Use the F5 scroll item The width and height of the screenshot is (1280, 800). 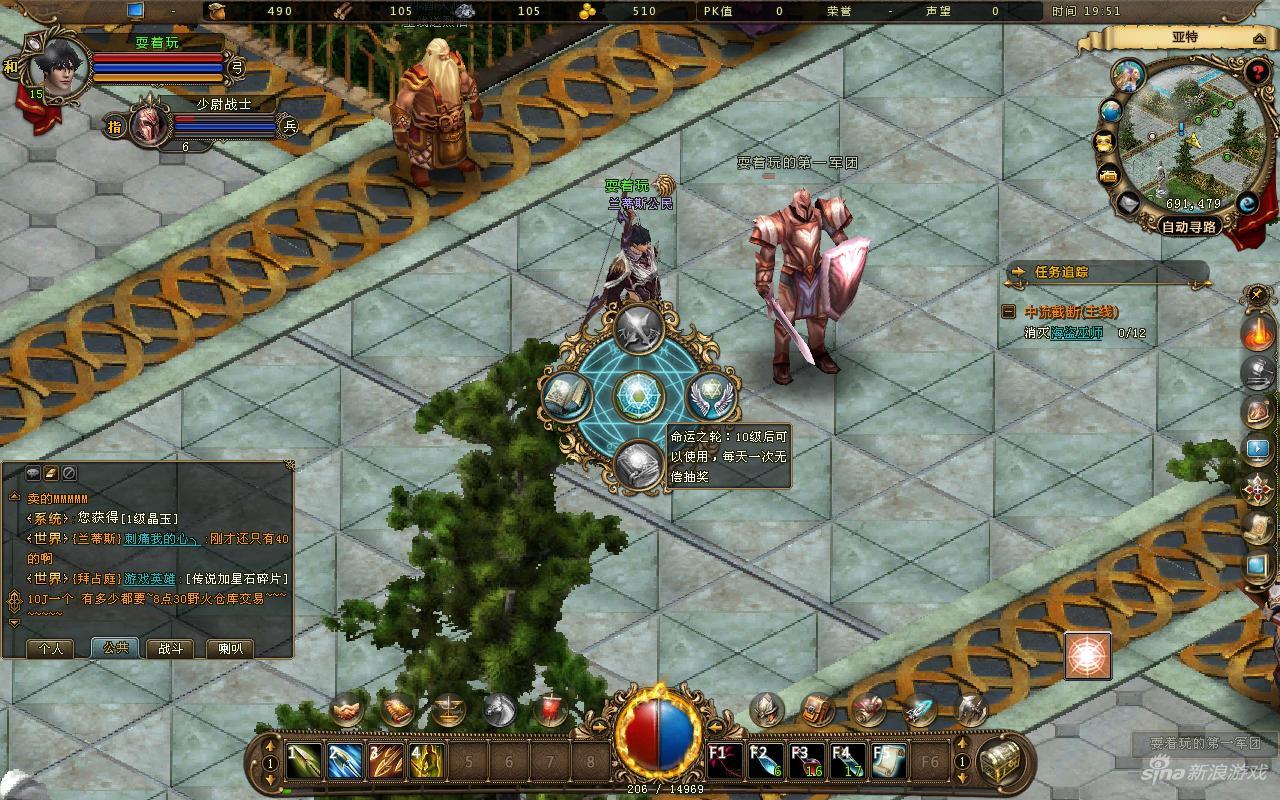point(889,762)
